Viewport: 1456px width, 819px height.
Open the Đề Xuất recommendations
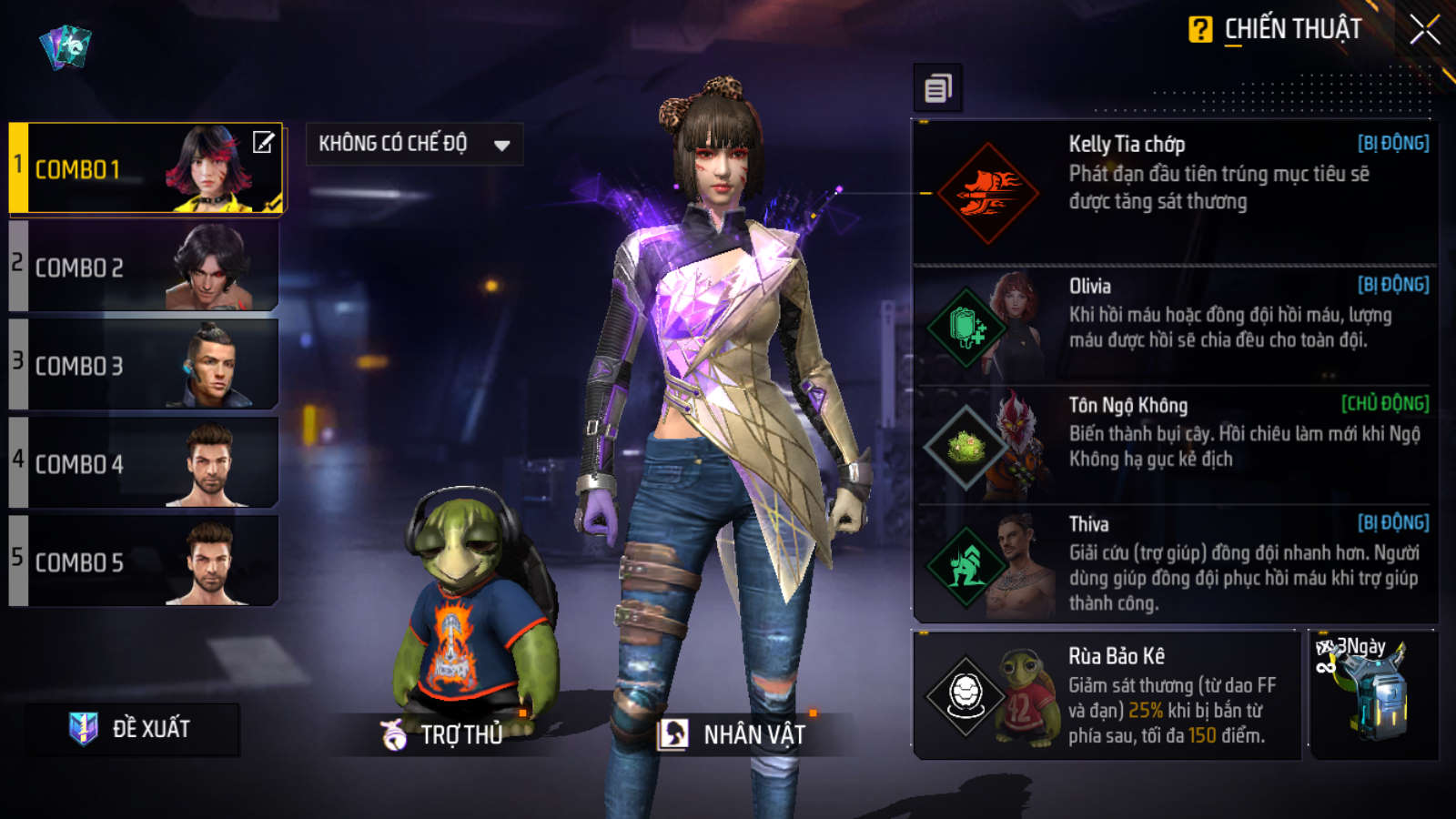click(x=133, y=729)
